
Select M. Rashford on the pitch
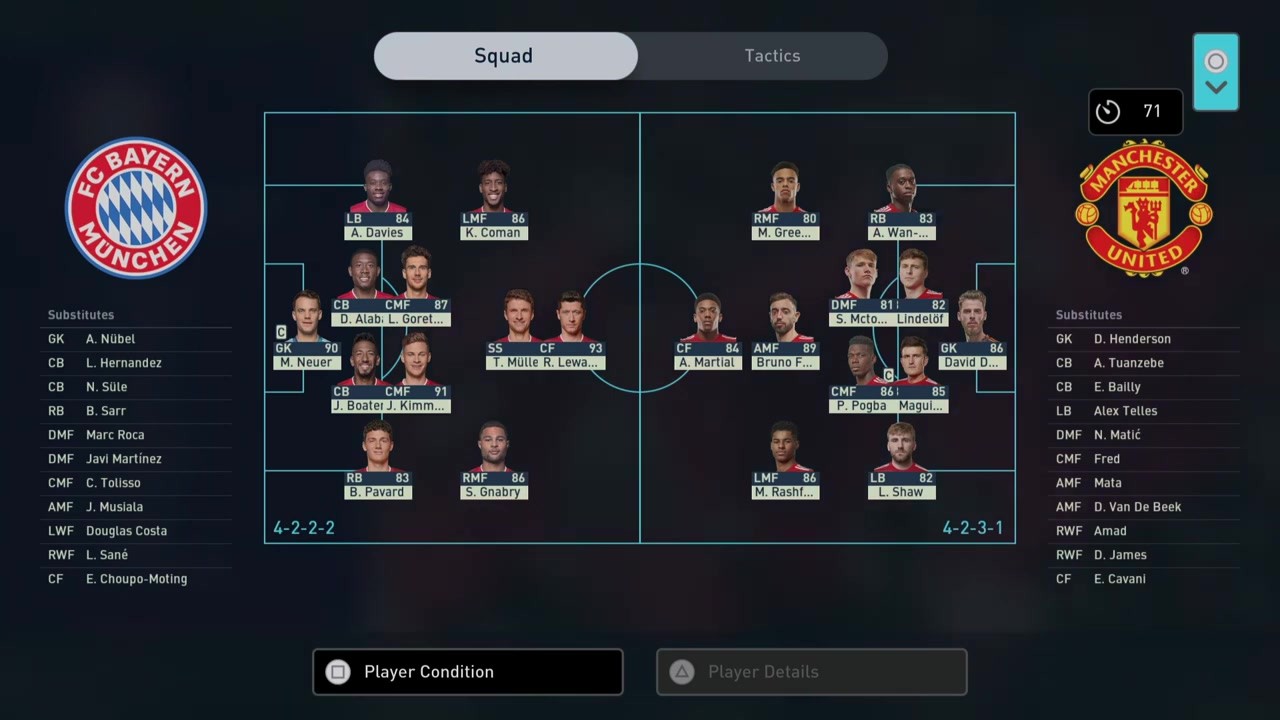[x=785, y=460]
